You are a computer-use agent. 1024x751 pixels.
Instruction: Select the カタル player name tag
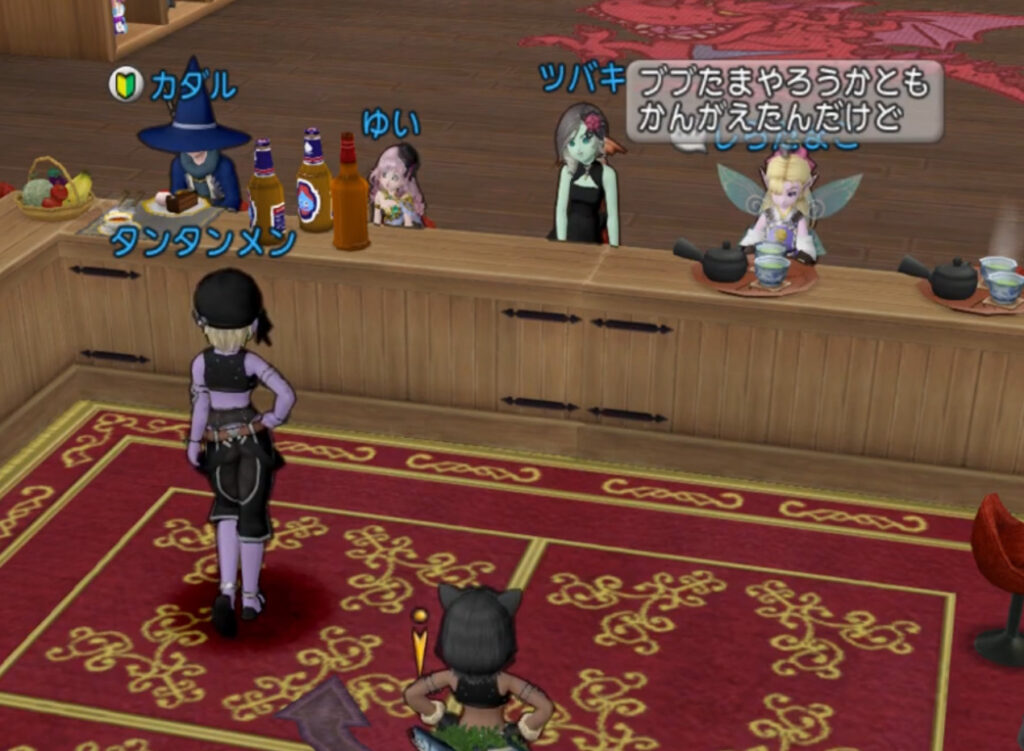(194, 87)
